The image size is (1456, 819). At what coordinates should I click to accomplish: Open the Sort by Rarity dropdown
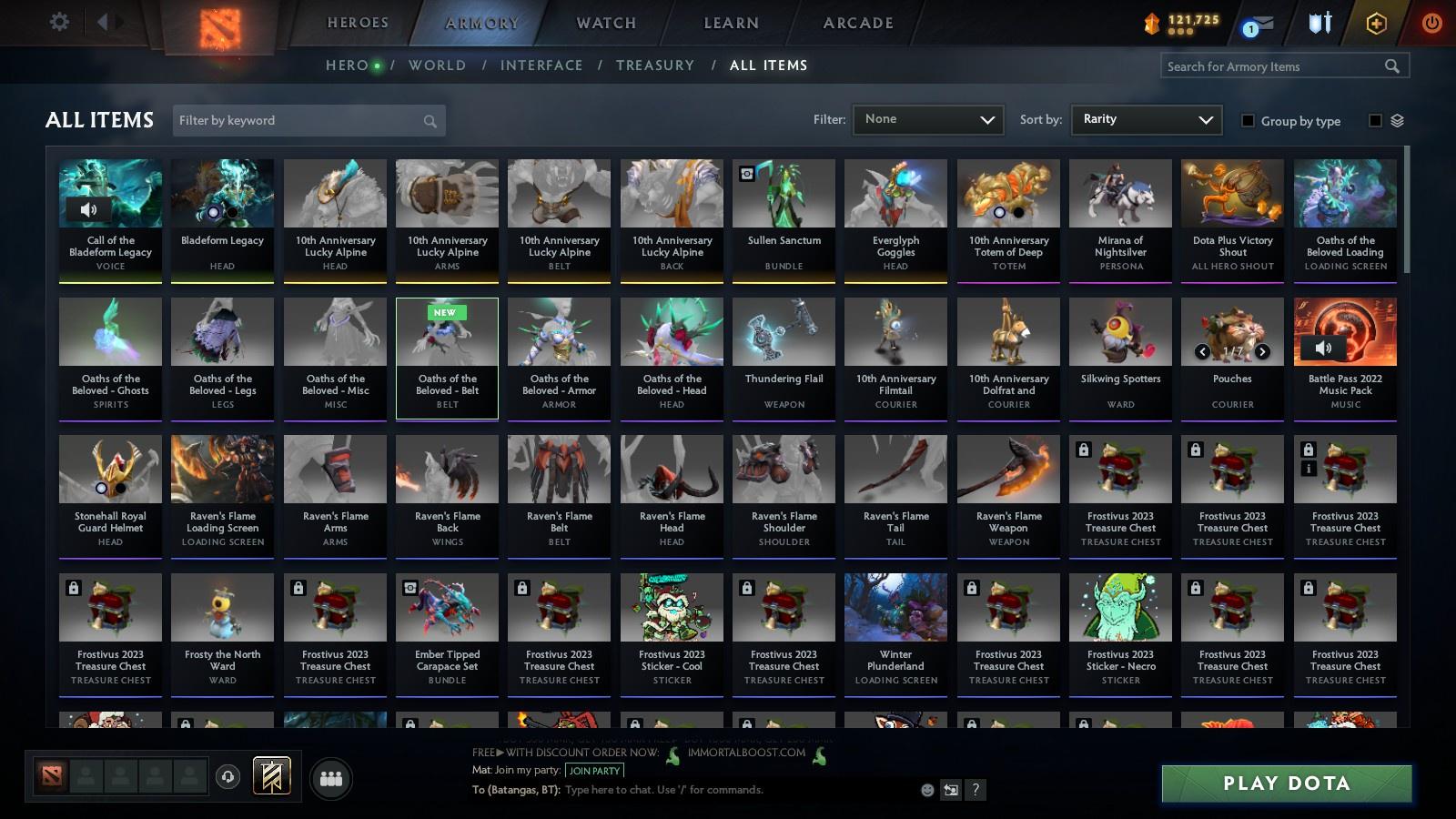[1147, 119]
